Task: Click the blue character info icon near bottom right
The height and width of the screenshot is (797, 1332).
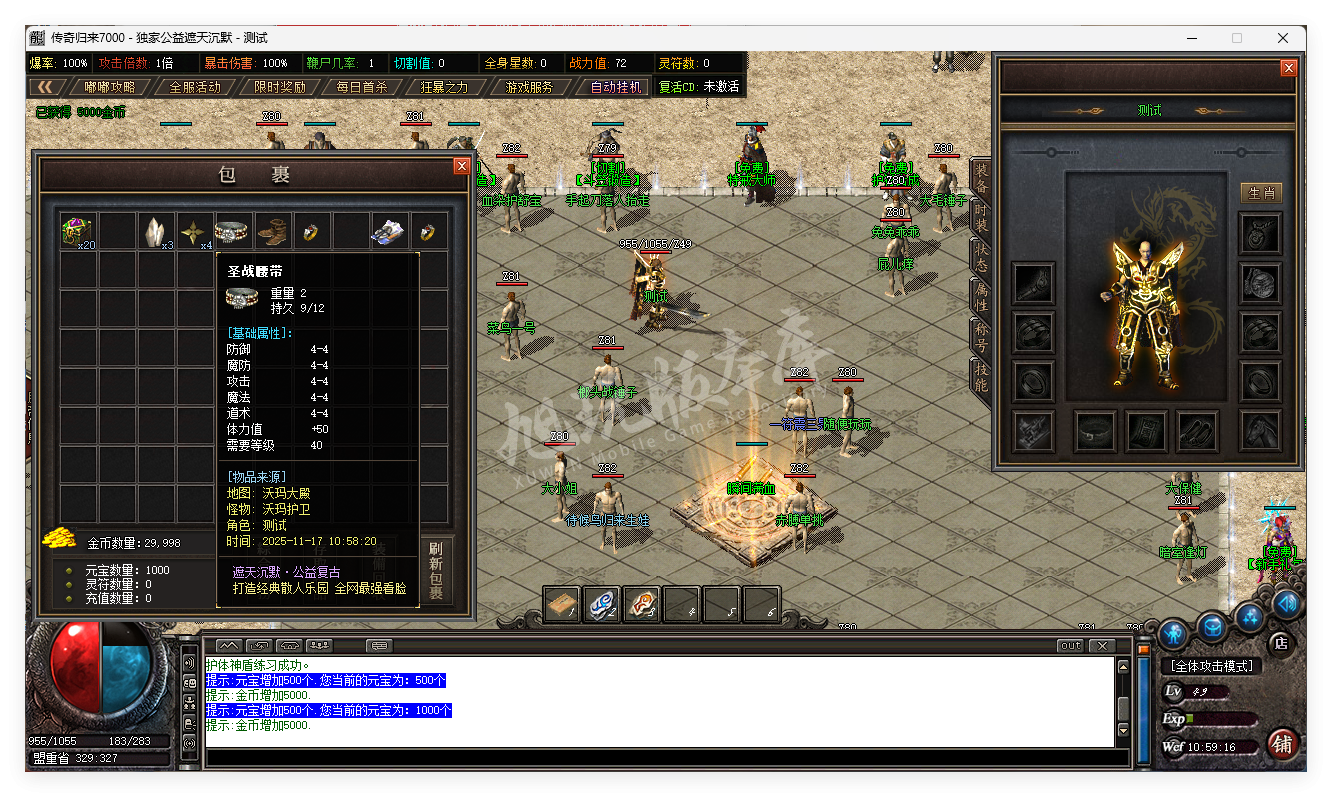Action: (x=1175, y=635)
